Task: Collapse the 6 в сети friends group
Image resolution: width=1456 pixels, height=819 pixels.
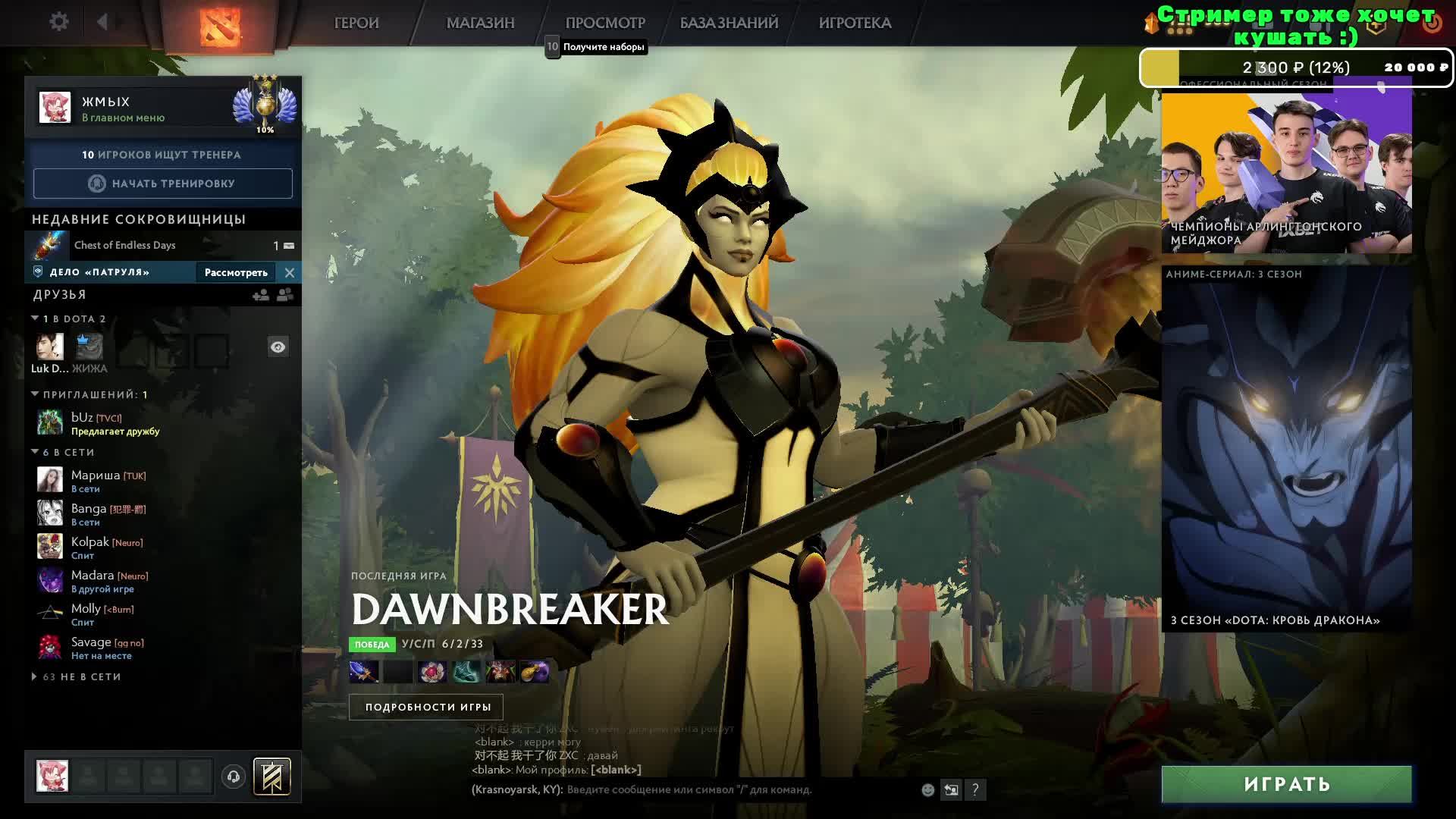Action: (x=35, y=452)
